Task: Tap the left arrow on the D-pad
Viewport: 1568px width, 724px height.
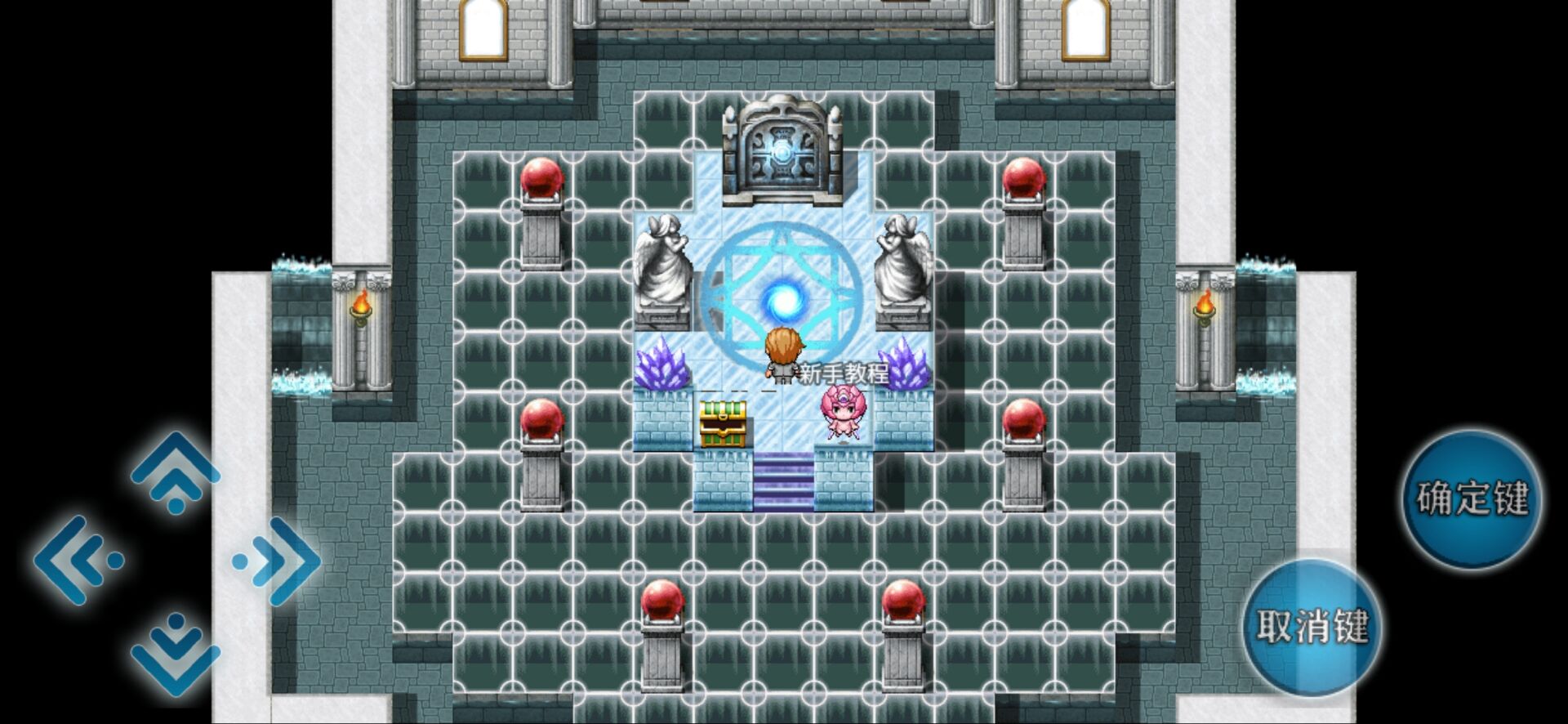Action: pos(78,561)
